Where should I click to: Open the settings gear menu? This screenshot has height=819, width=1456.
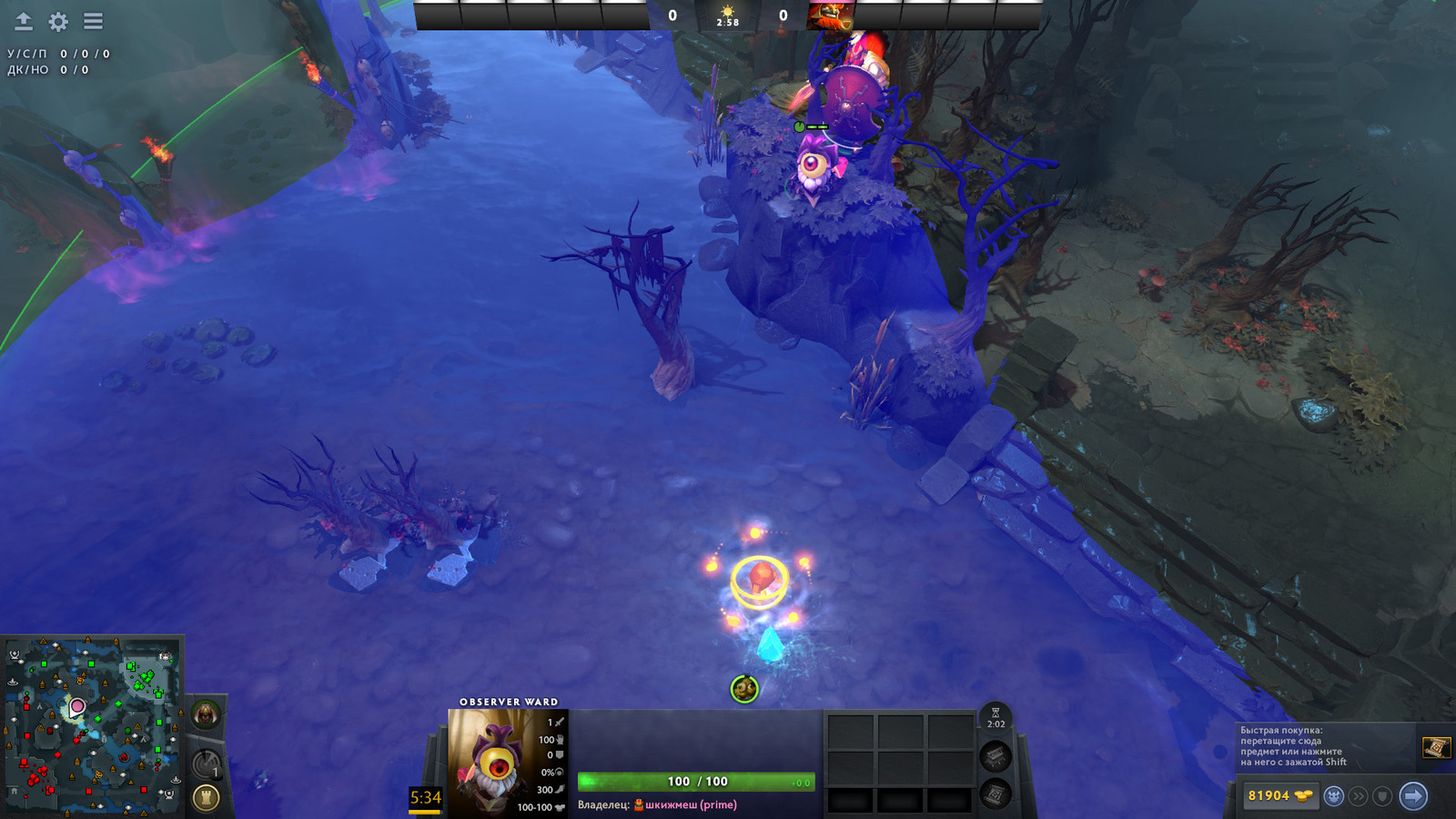tap(58, 22)
